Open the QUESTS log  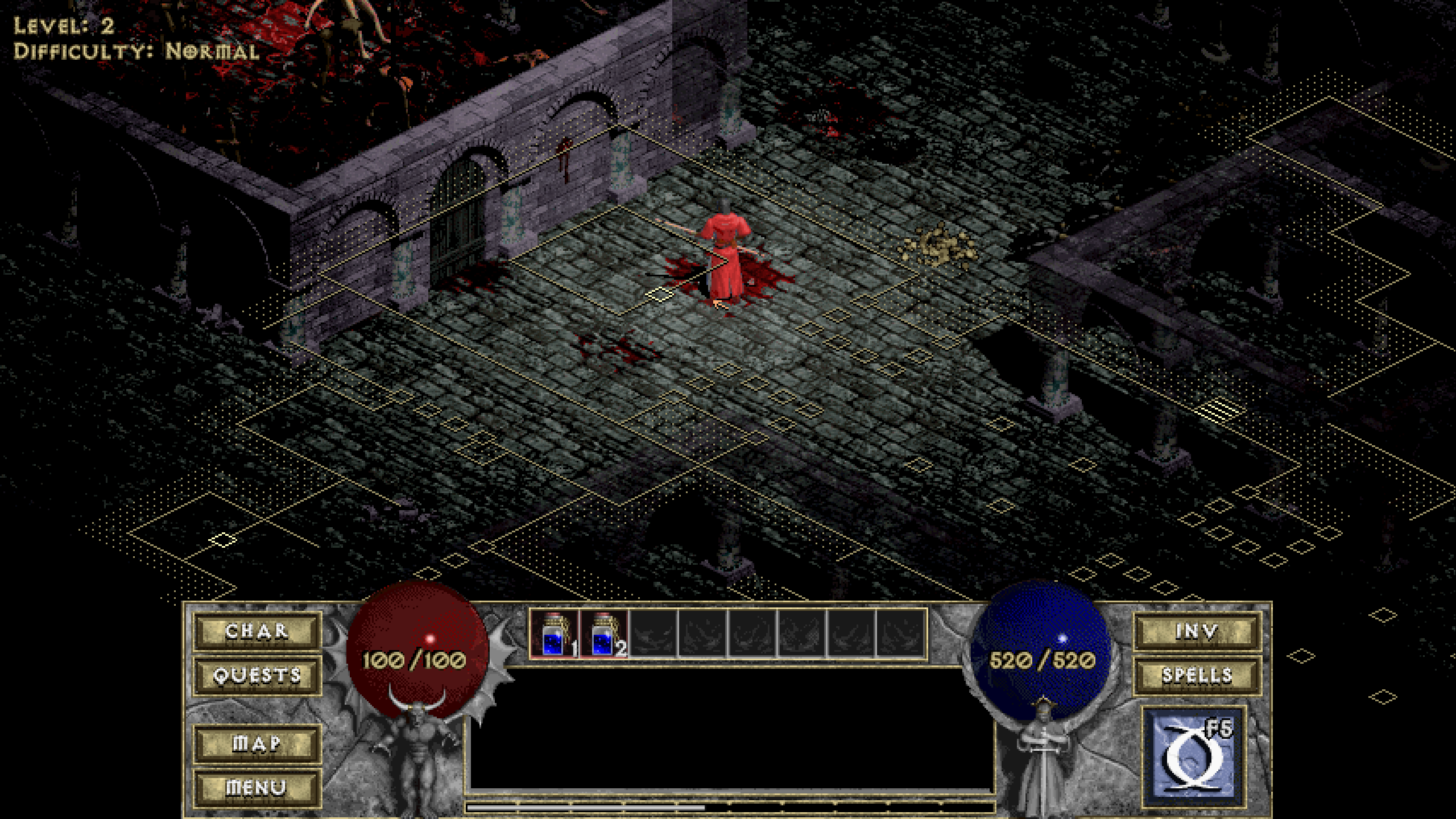point(257,677)
